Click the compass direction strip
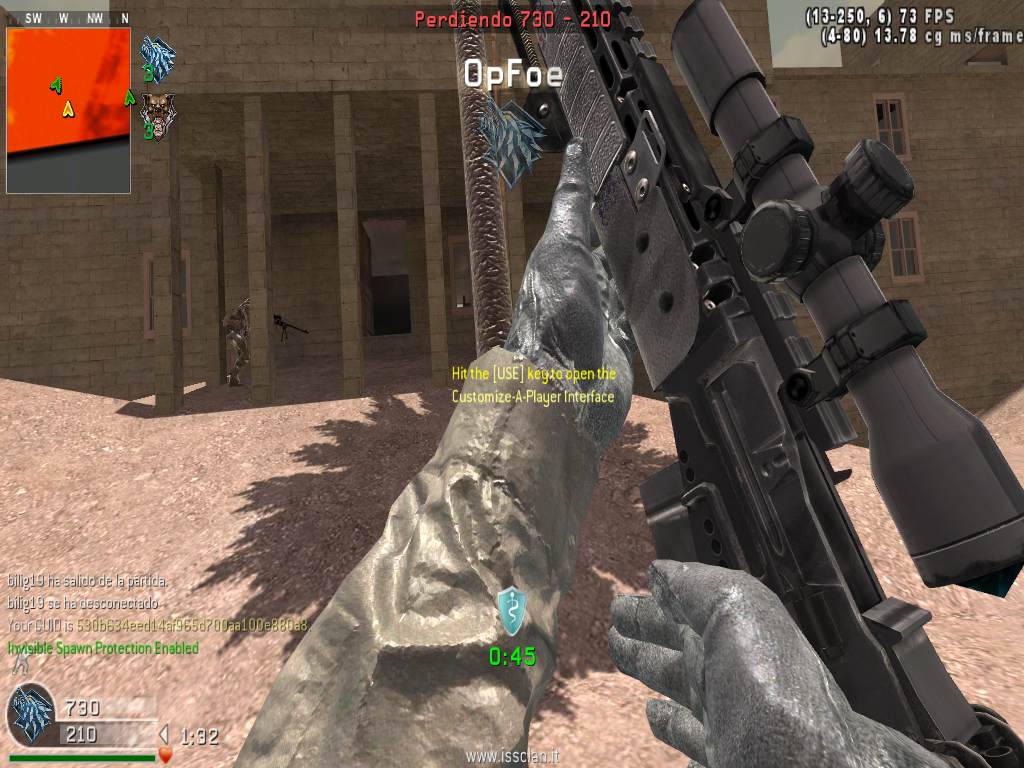 [68, 18]
